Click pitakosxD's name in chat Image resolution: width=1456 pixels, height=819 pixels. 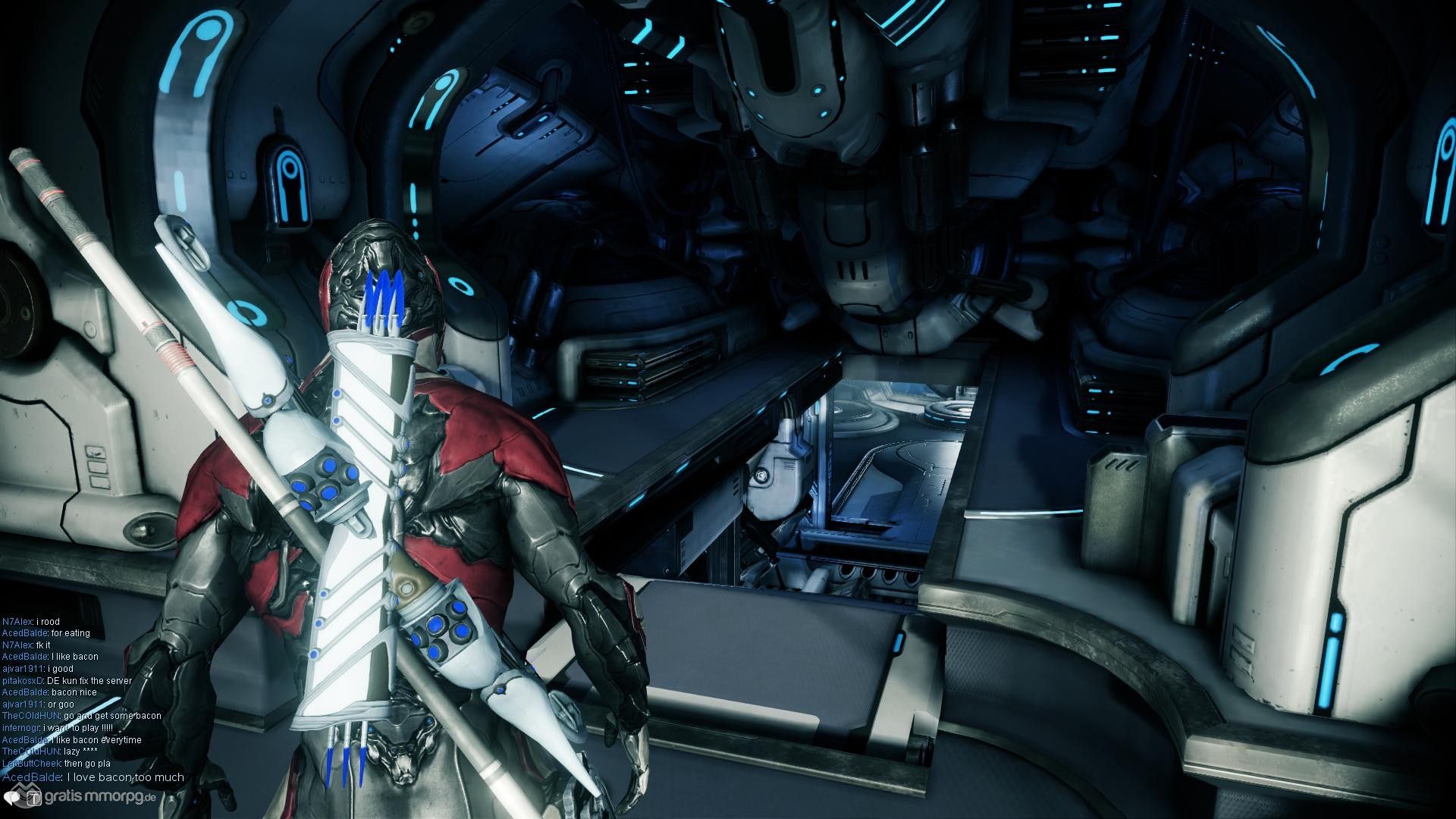point(23,680)
